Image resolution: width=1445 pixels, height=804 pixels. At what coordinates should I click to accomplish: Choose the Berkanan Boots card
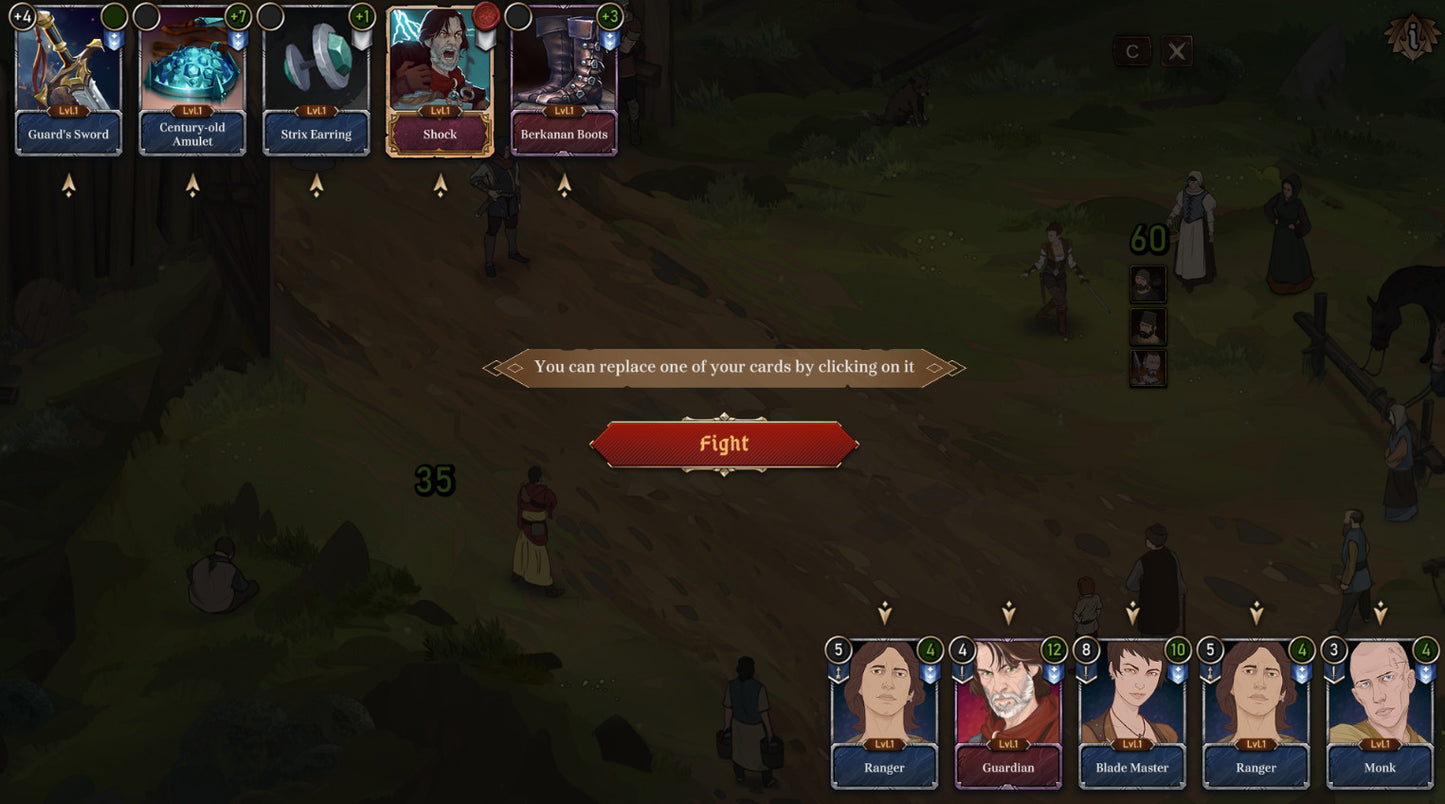pyautogui.click(x=564, y=81)
